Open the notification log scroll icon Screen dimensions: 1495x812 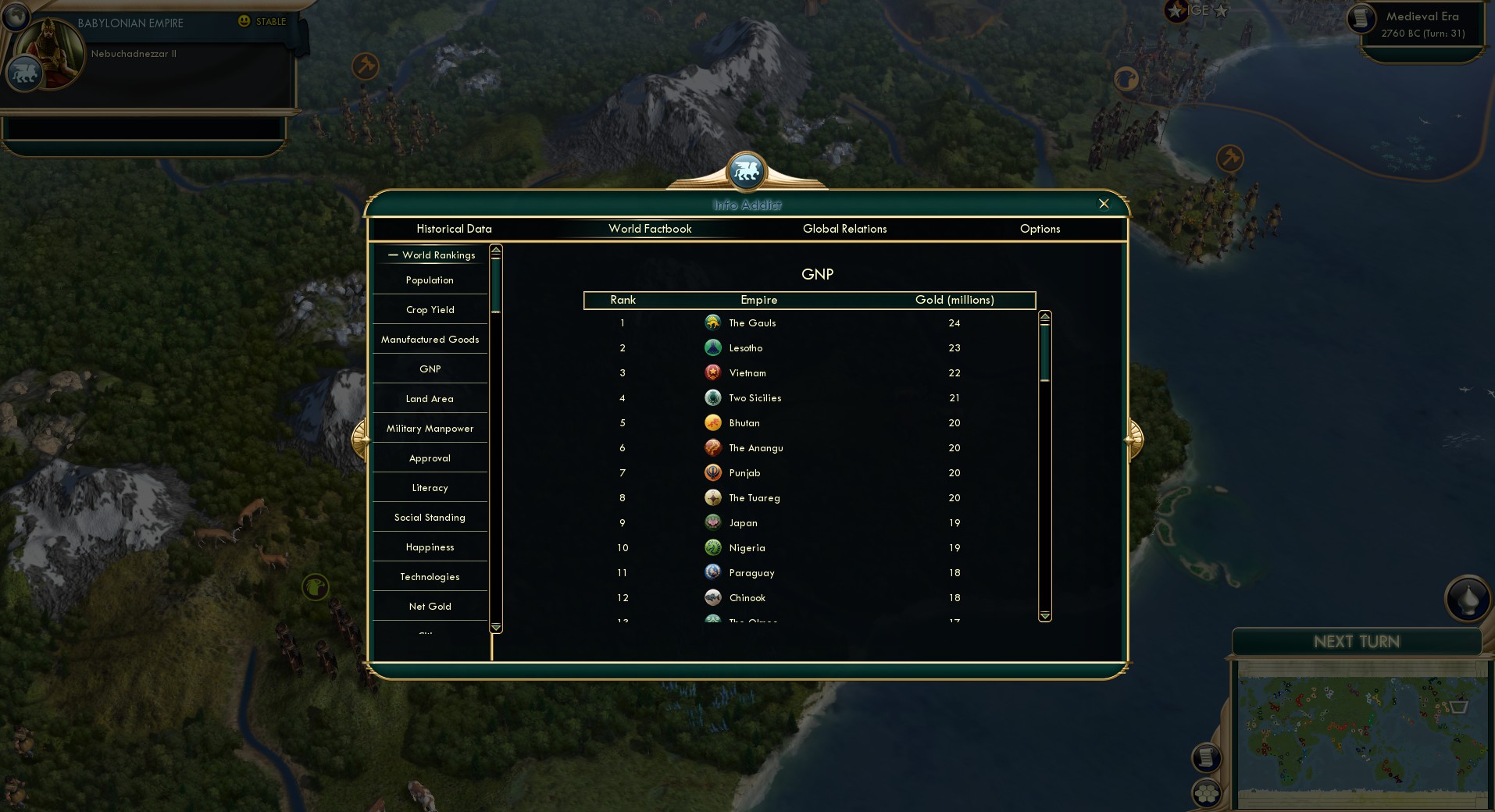[x=1204, y=757]
